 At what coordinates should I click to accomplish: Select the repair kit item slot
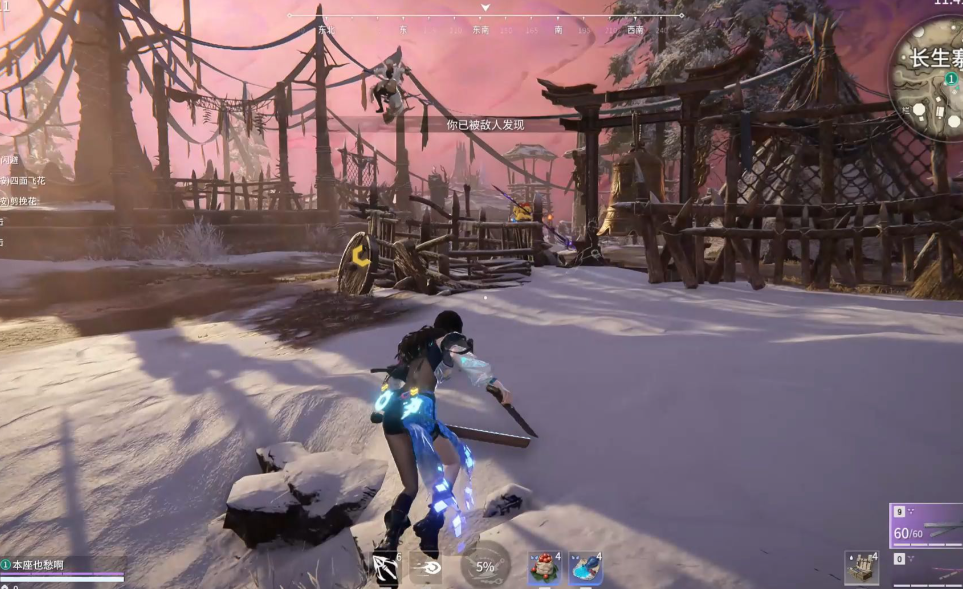coord(860,567)
